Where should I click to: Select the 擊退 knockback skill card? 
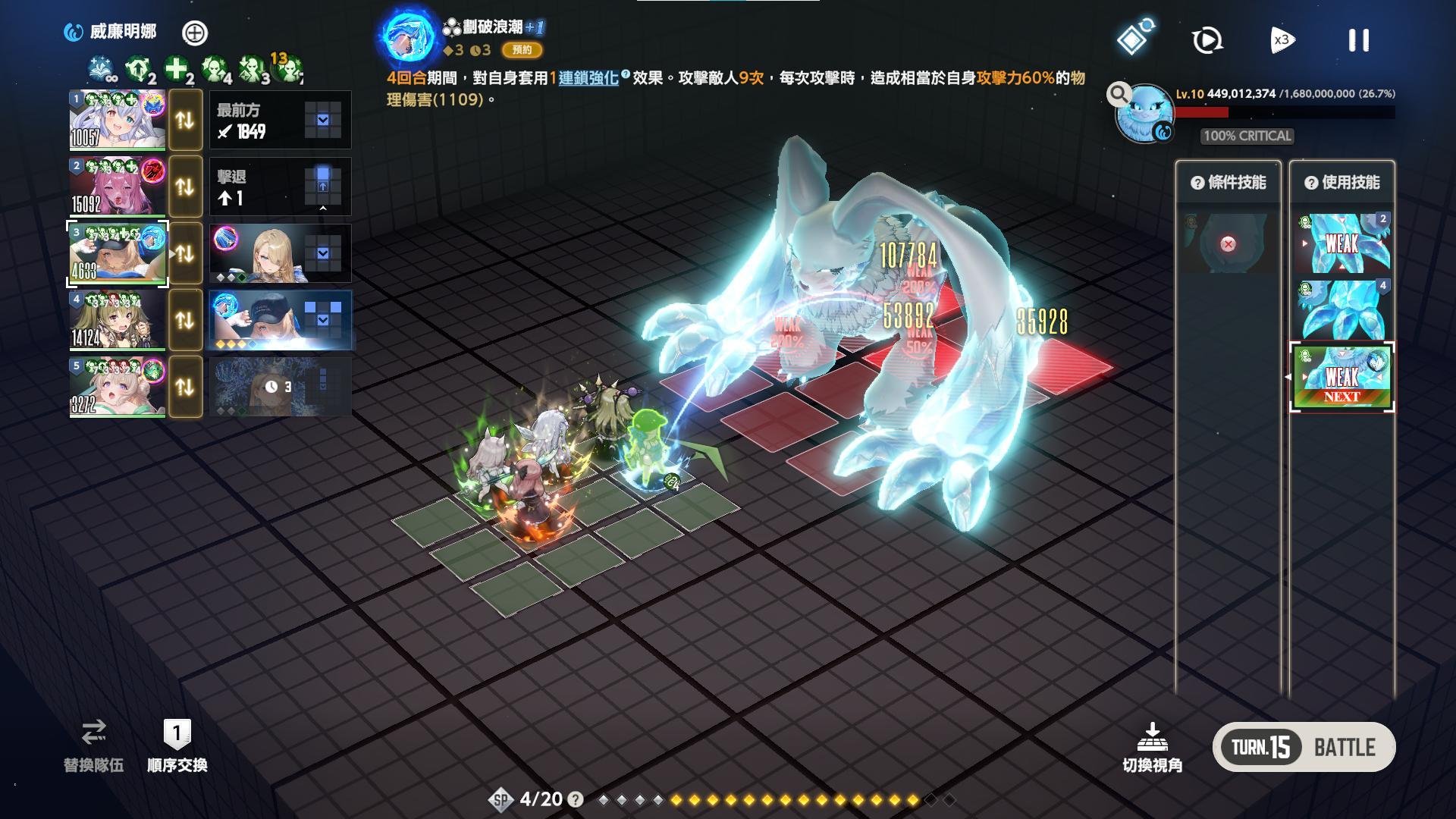point(280,187)
